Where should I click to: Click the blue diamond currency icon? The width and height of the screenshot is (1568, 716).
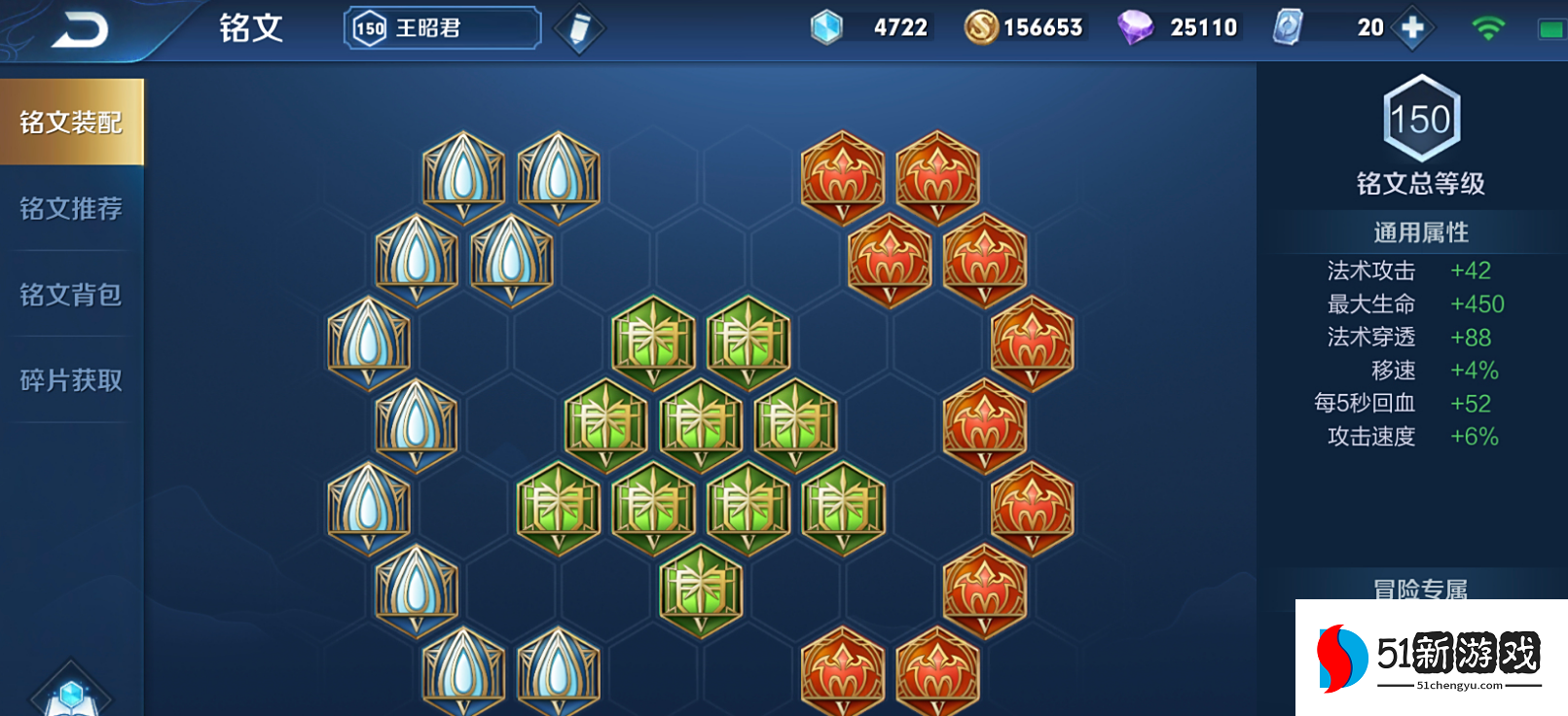pyautogui.click(x=826, y=27)
